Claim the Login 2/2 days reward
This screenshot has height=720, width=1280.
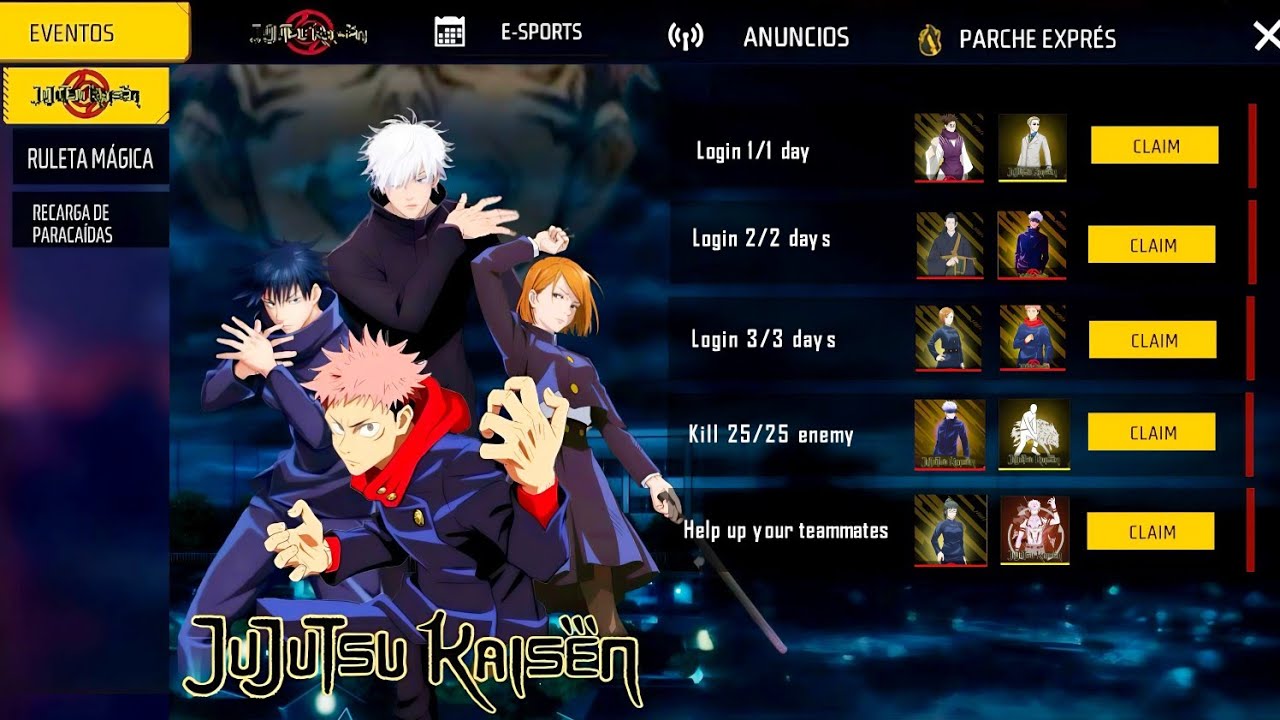point(1152,245)
